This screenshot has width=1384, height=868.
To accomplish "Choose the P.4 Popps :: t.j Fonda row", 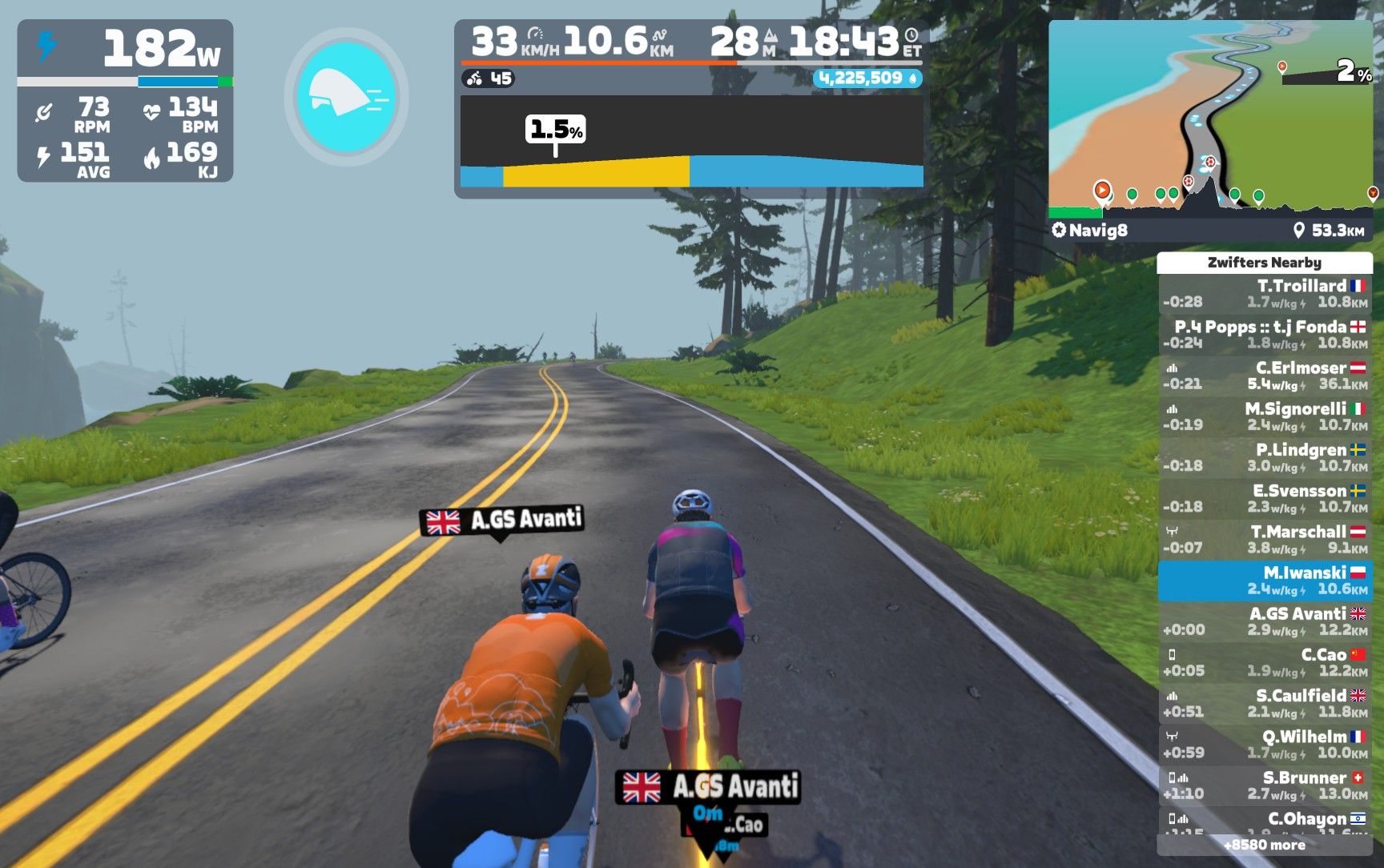I will pyautogui.click(x=1265, y=335).
